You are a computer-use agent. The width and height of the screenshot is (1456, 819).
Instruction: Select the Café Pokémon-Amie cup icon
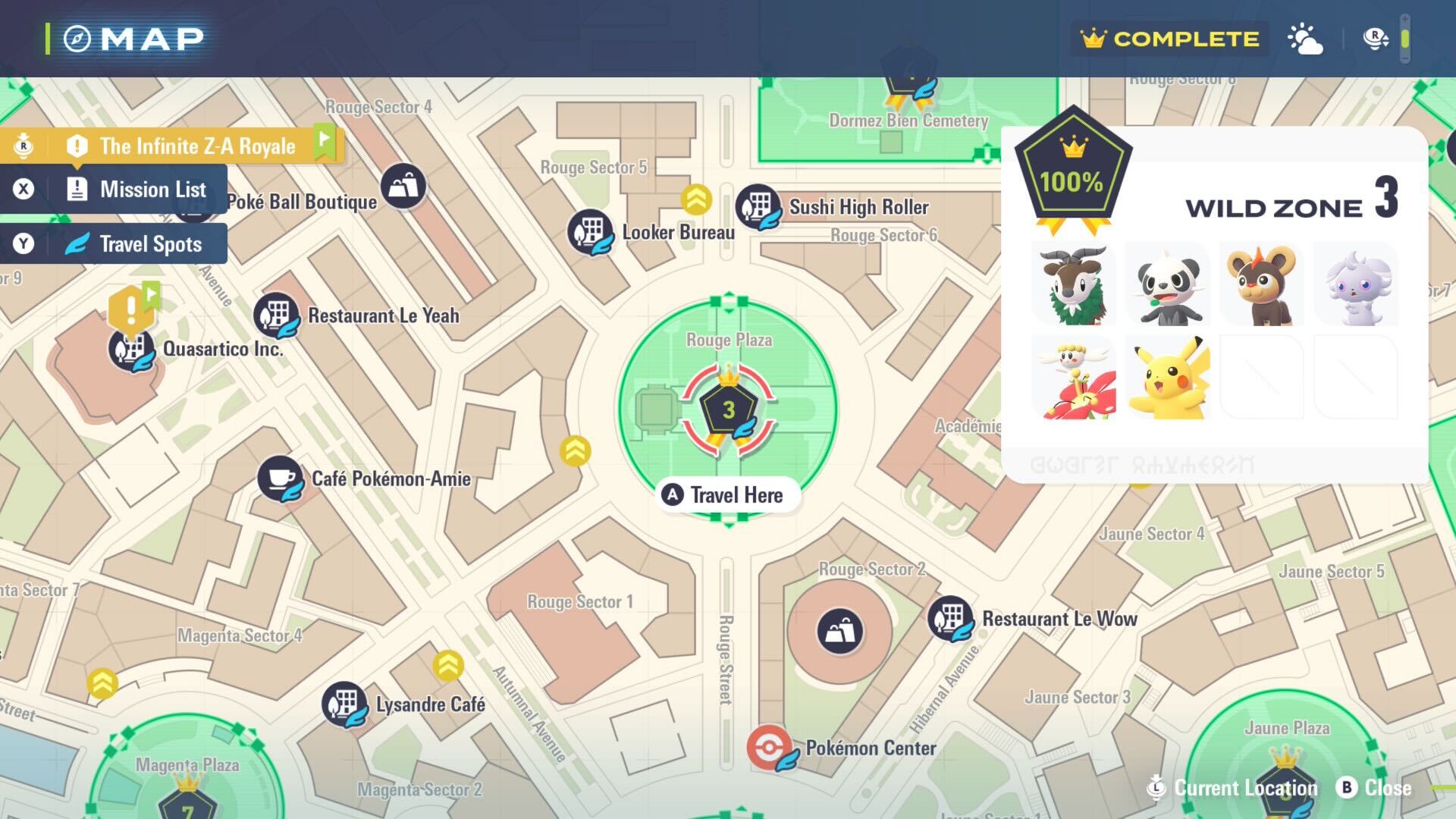click(x=280, y=479)
